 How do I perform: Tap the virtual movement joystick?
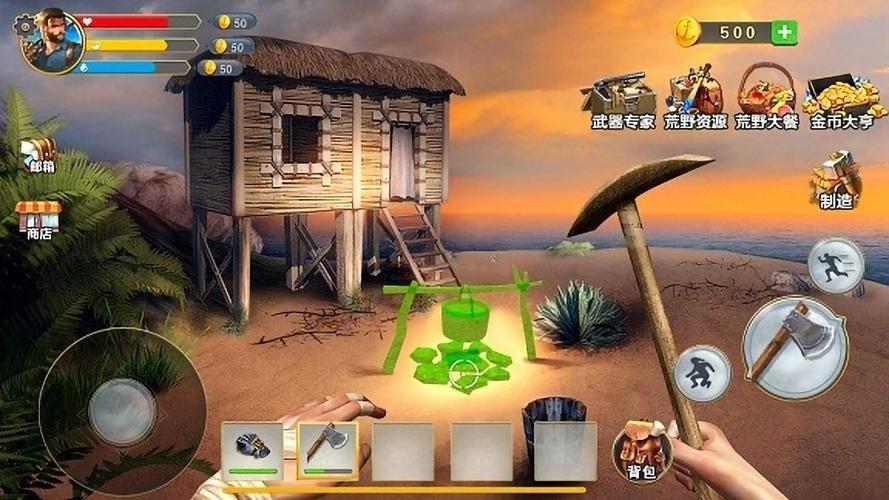(x=122, y=410)
